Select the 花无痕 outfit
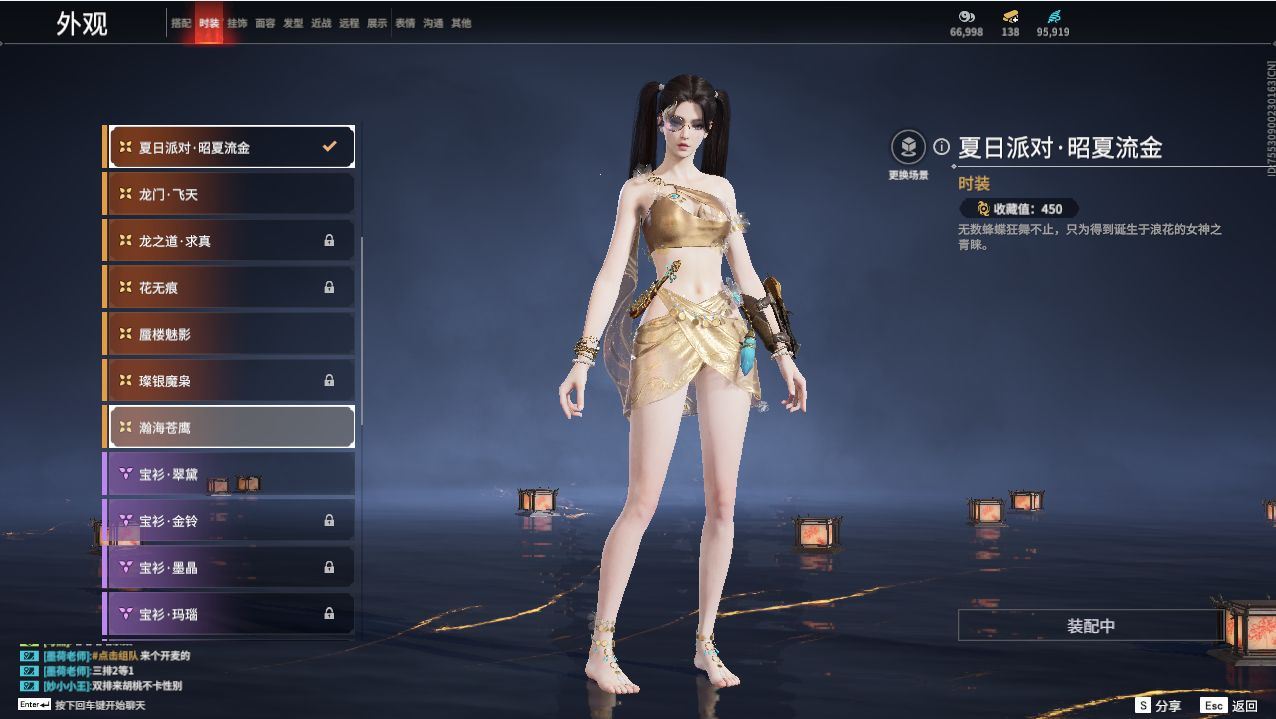The height and width of the screenshot is (719, 1276). tap(230, 287)
